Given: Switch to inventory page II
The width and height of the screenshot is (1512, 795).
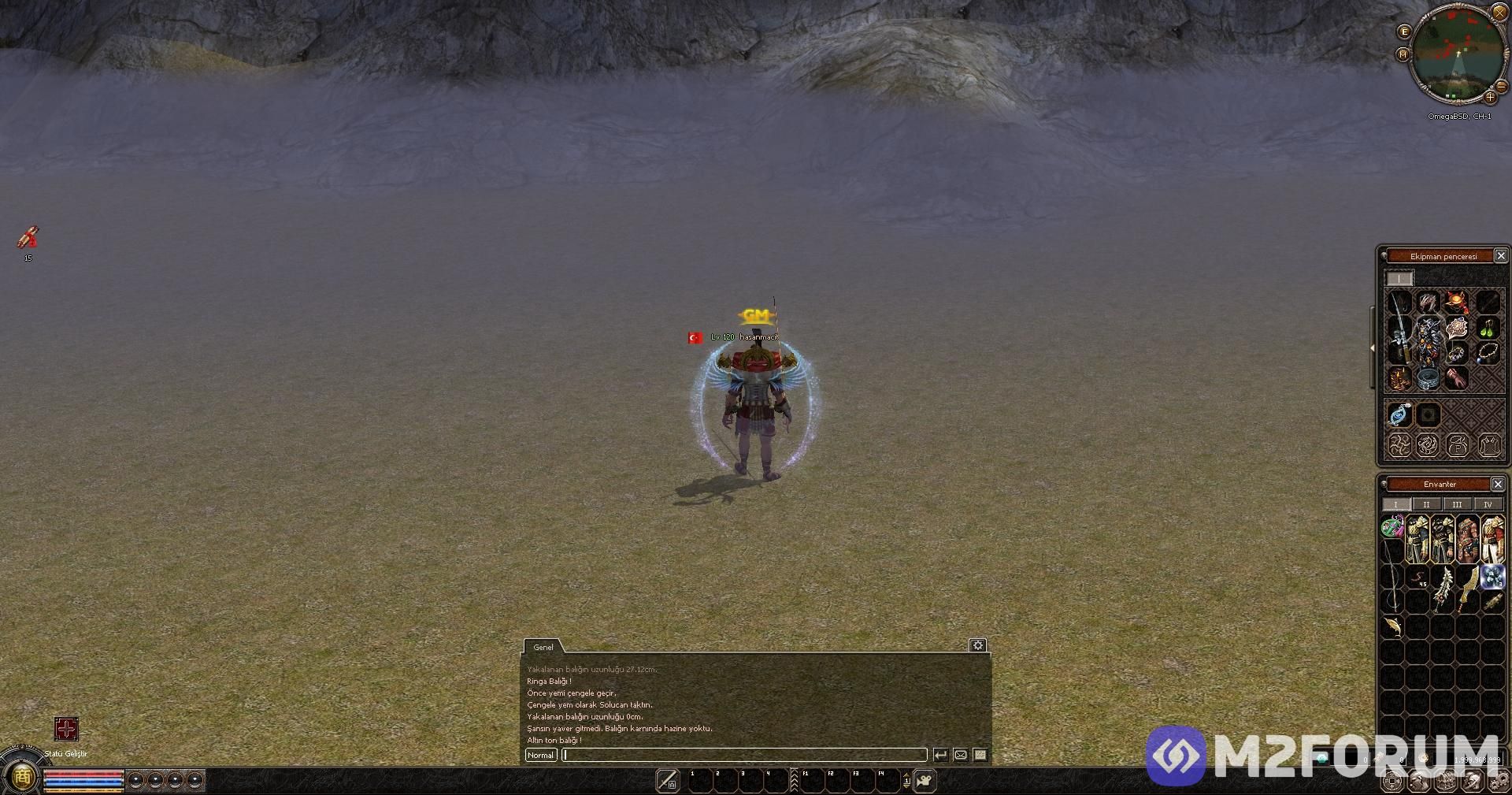Looking at the screenshot, I should (1426, 504).
